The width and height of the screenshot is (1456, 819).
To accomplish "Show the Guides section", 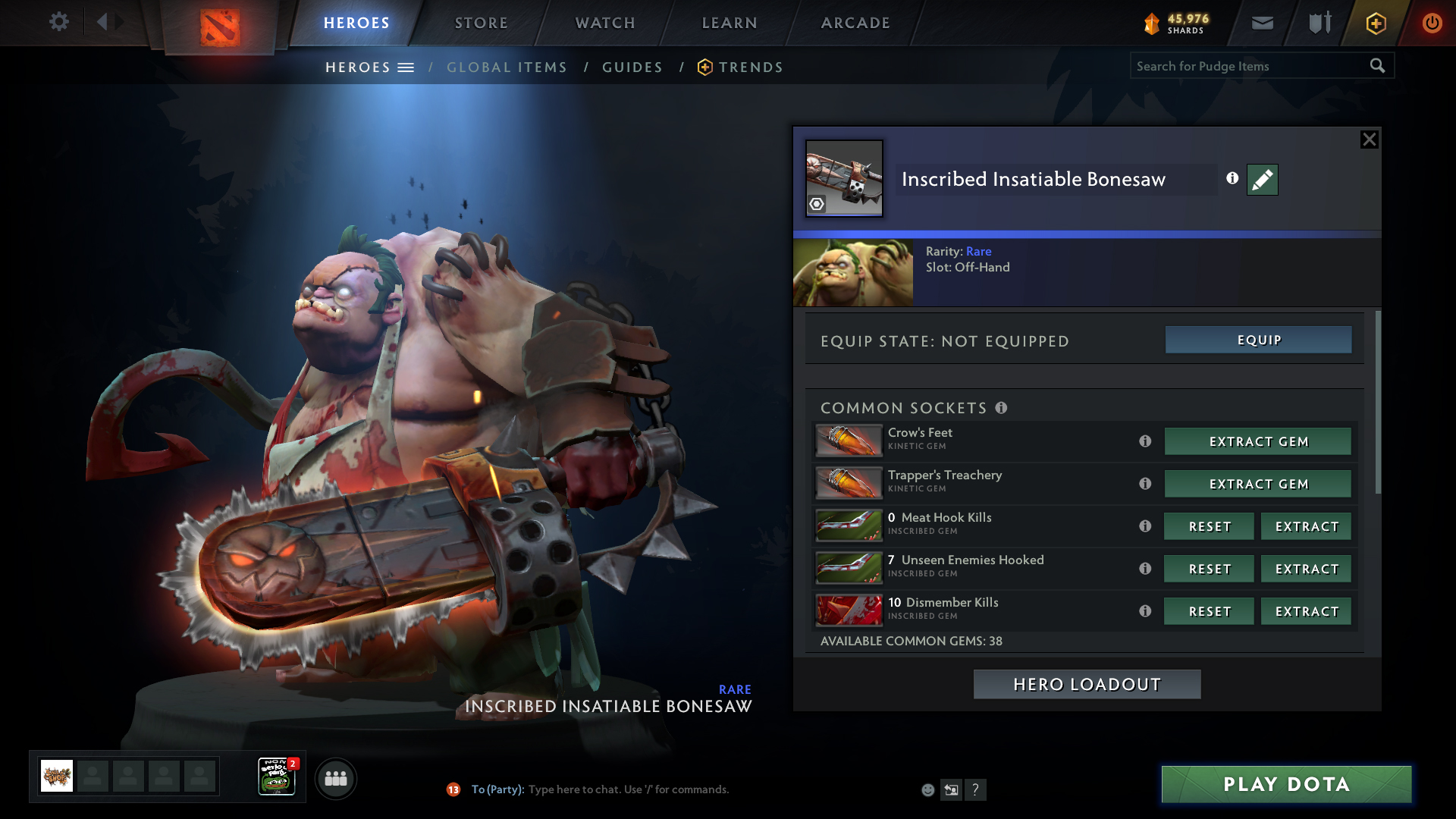I will pyautogui.click(x=632, y=67).
